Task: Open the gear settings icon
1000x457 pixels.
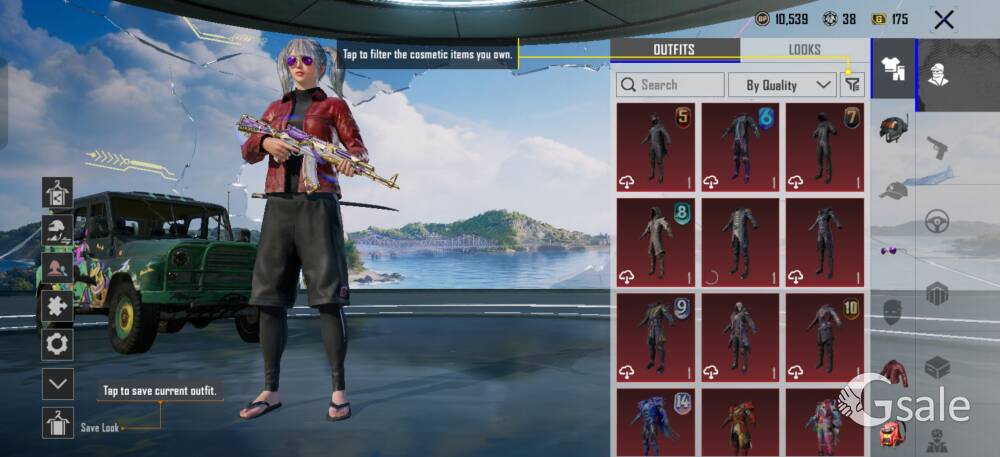Action: (x=58, y=345)
